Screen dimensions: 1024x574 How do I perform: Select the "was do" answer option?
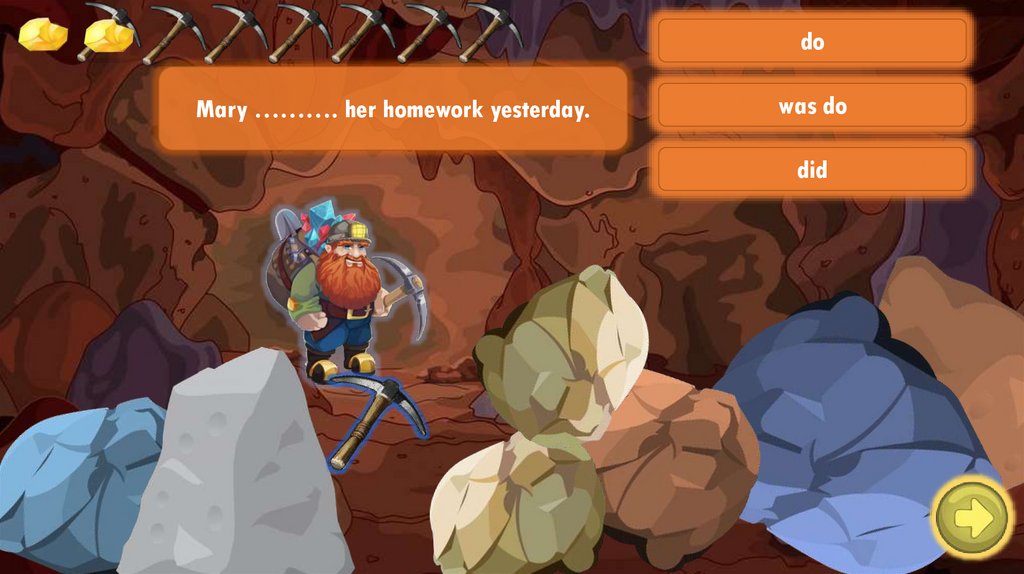tap(812, 106)
